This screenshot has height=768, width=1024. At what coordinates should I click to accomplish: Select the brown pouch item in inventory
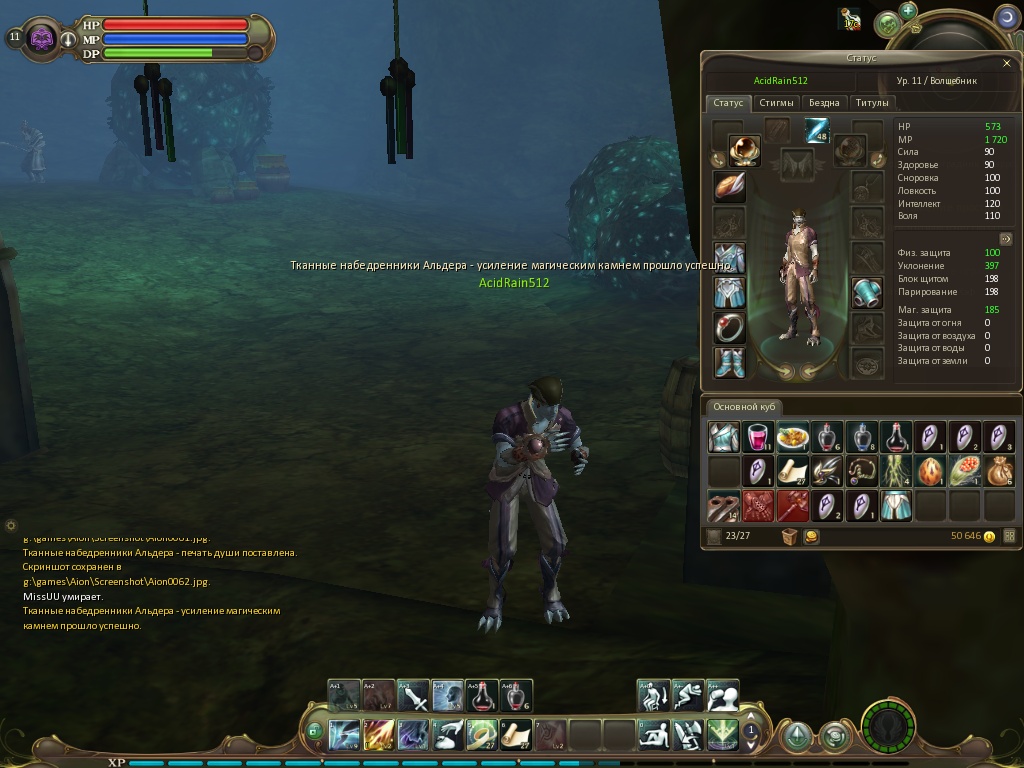pos(998,471)
